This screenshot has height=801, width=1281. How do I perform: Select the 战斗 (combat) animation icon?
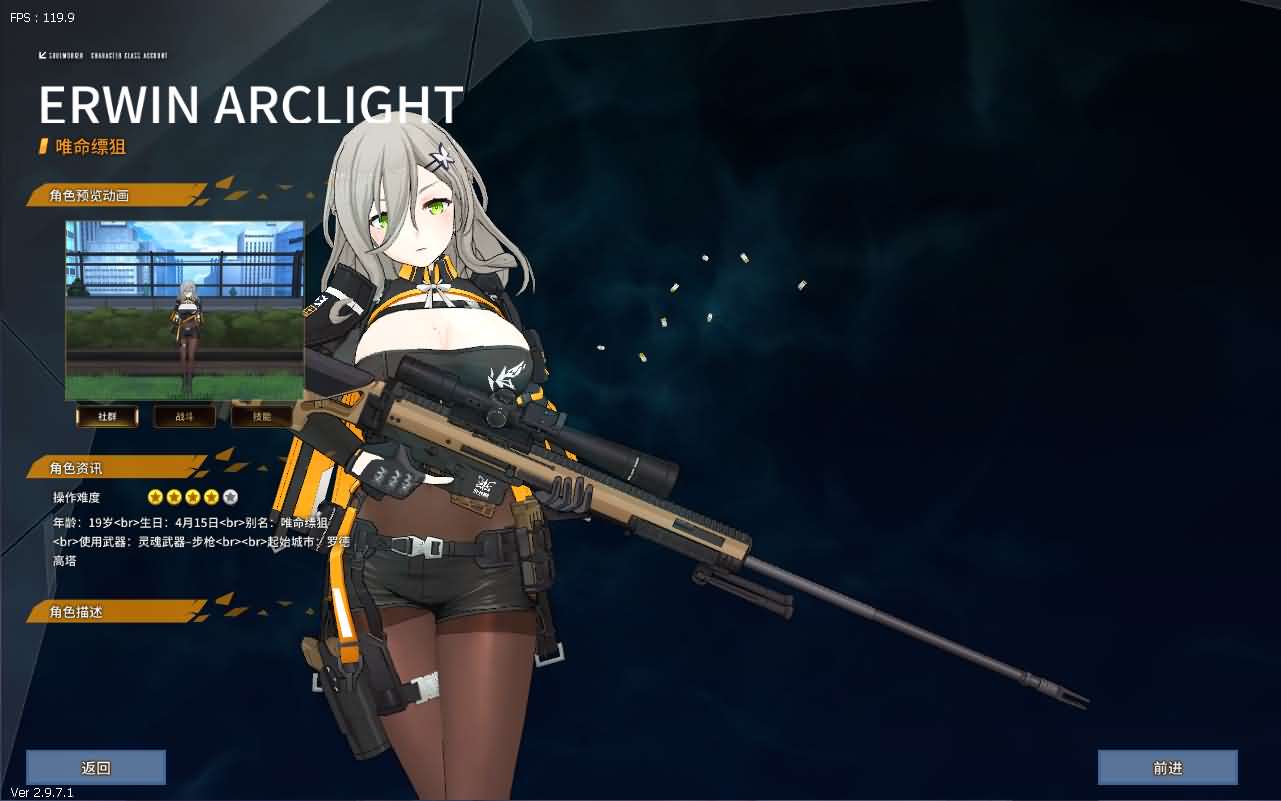(x=184, y=416)
